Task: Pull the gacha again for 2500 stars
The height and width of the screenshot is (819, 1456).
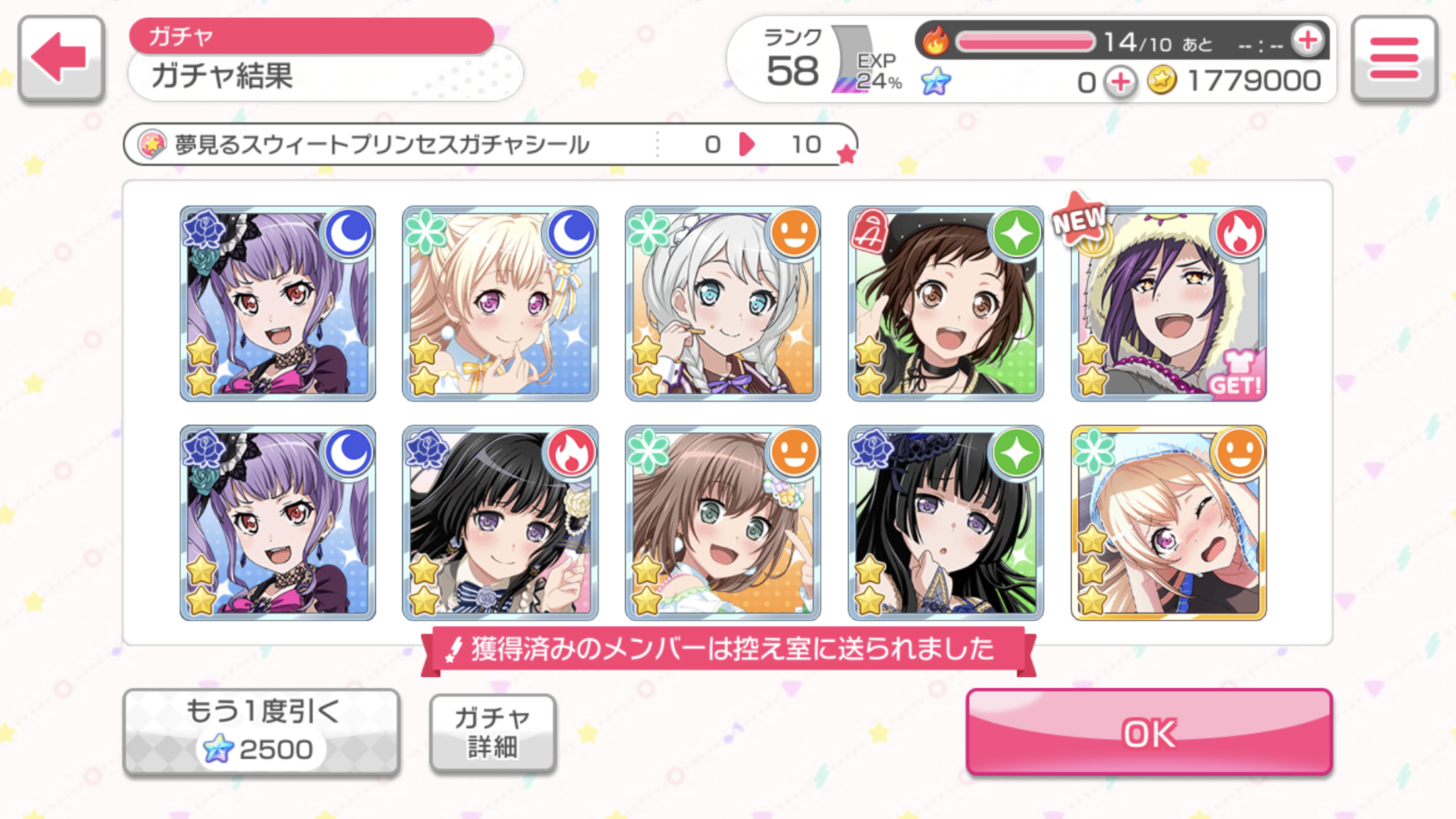Action: (261, 732)
